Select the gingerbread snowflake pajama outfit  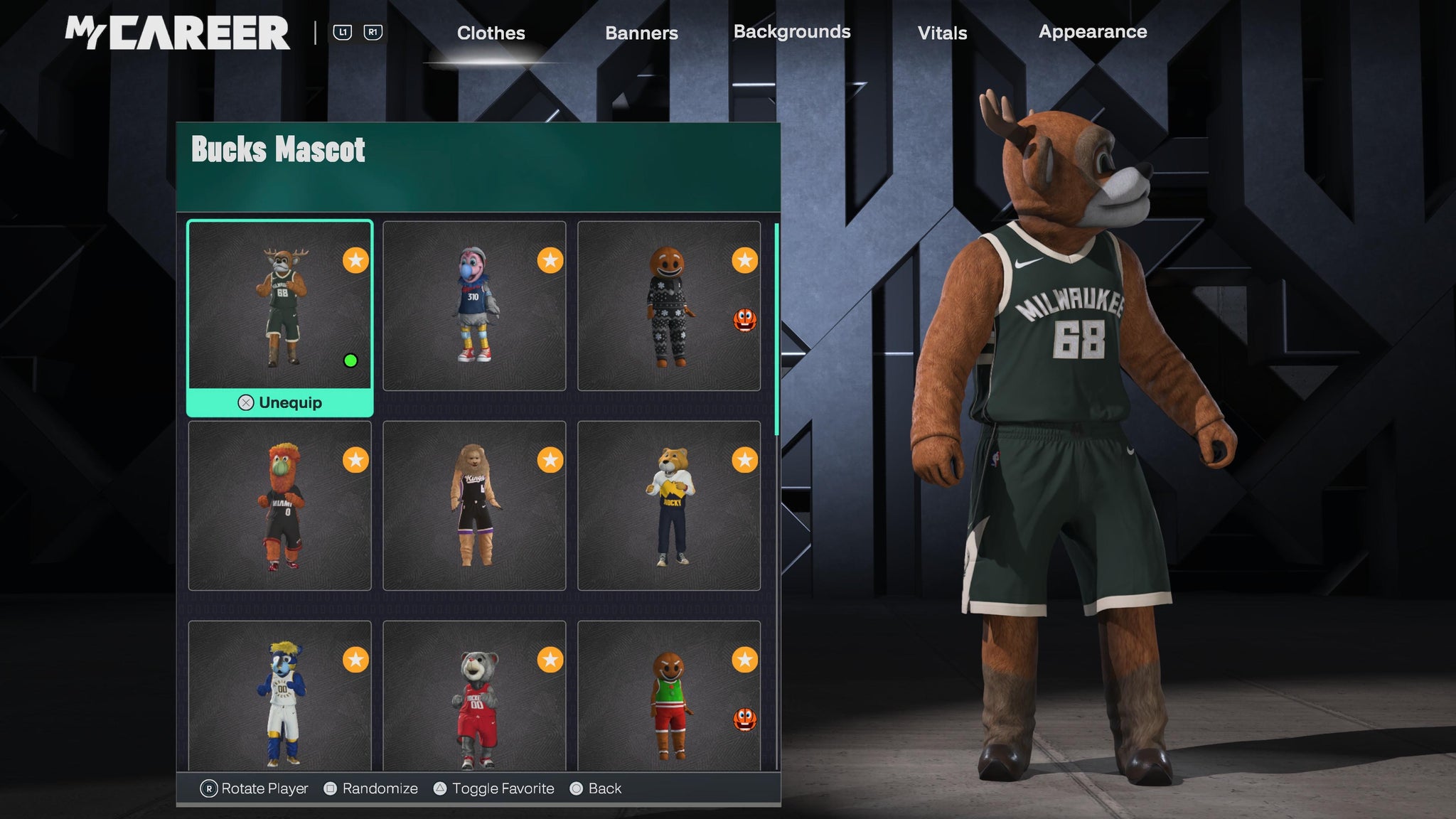pyautogui.click(x=668, y=306)
